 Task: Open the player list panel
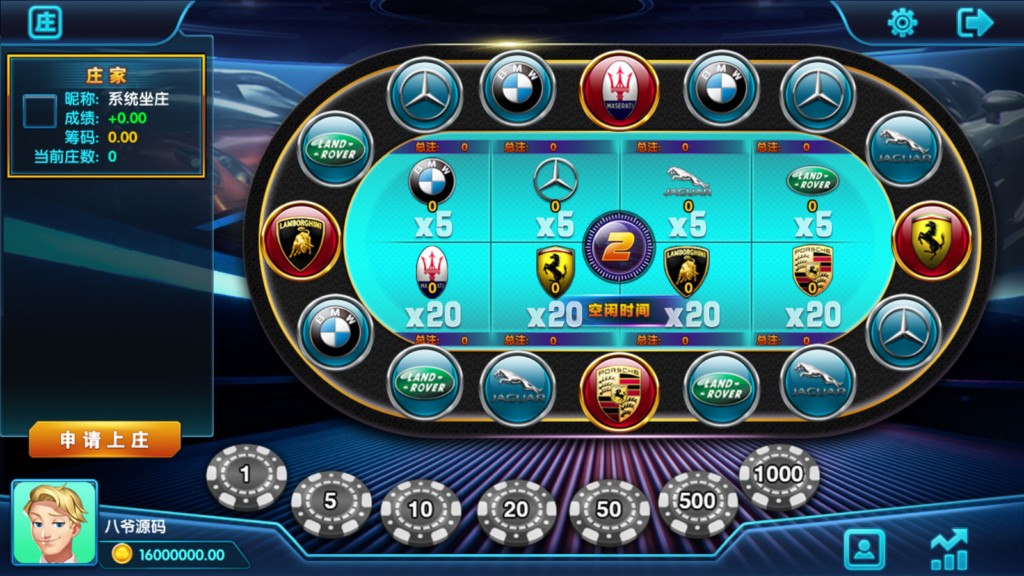864,548
